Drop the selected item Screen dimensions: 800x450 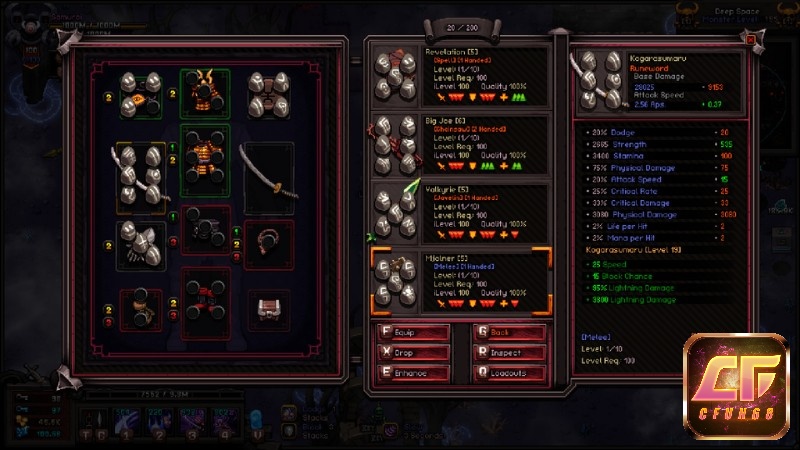coord(412,353)
